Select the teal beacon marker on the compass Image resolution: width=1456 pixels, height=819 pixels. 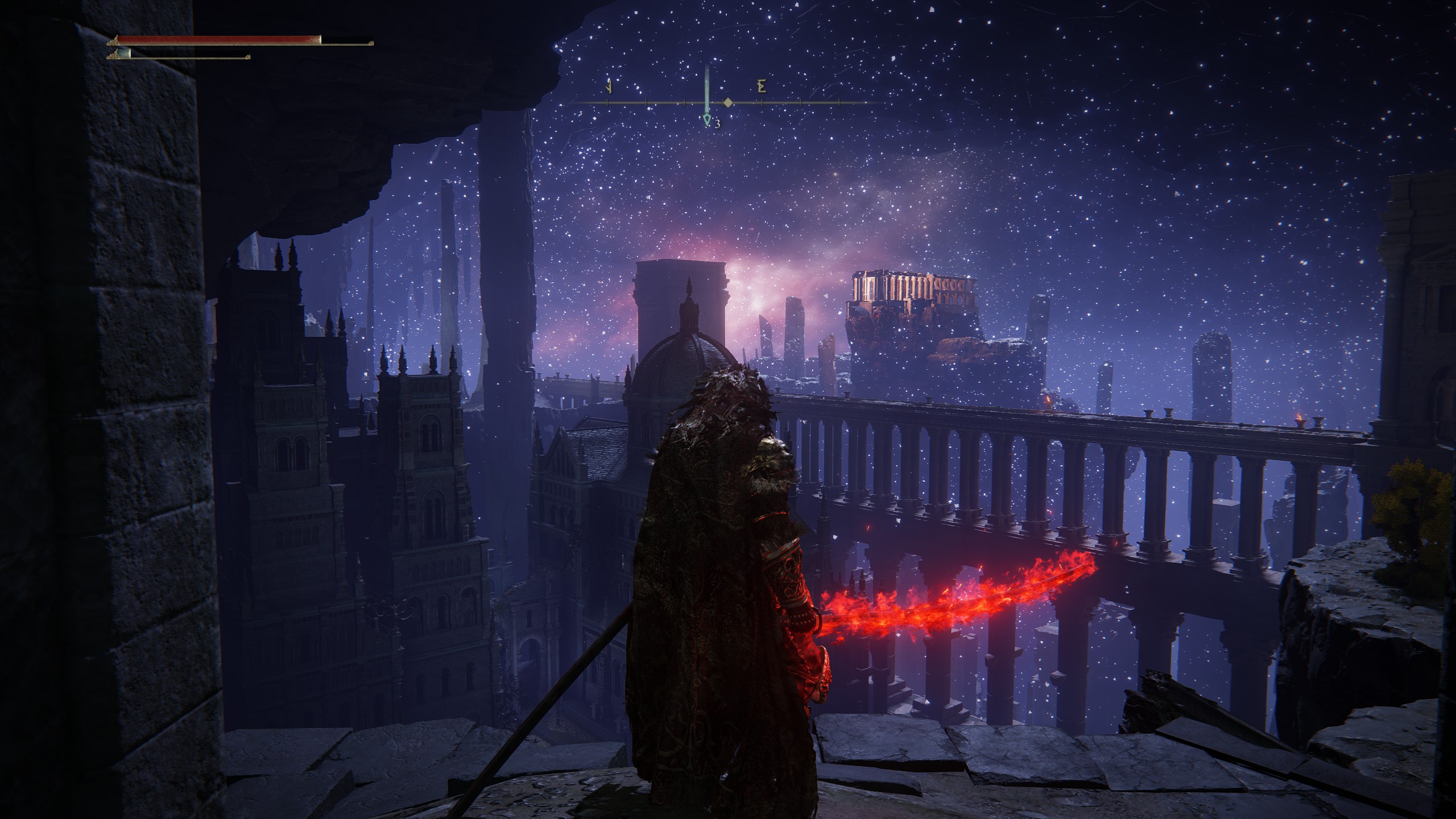707,119
